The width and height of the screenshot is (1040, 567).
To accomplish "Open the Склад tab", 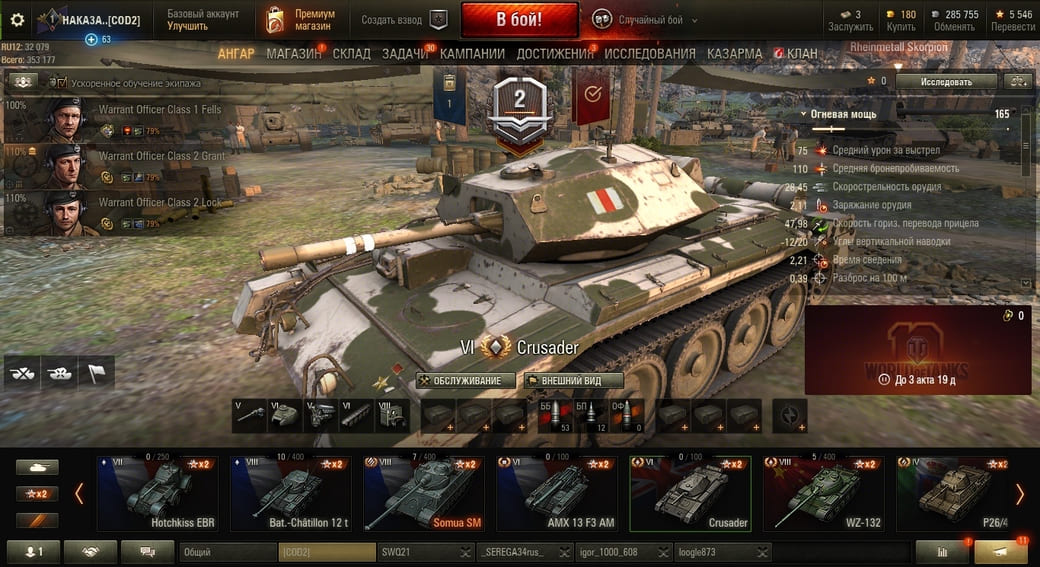I will tap(351, 53).
